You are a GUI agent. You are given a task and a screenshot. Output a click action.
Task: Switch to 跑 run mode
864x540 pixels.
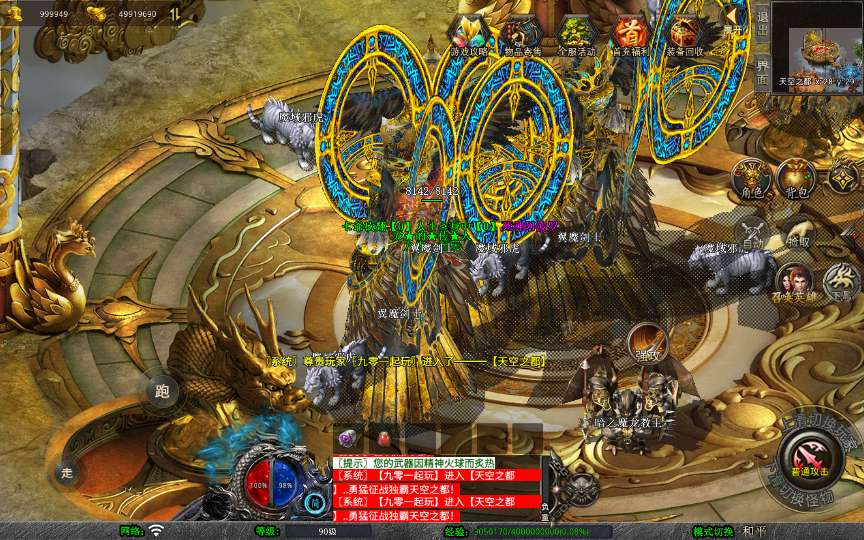click(x=162, y=391)
